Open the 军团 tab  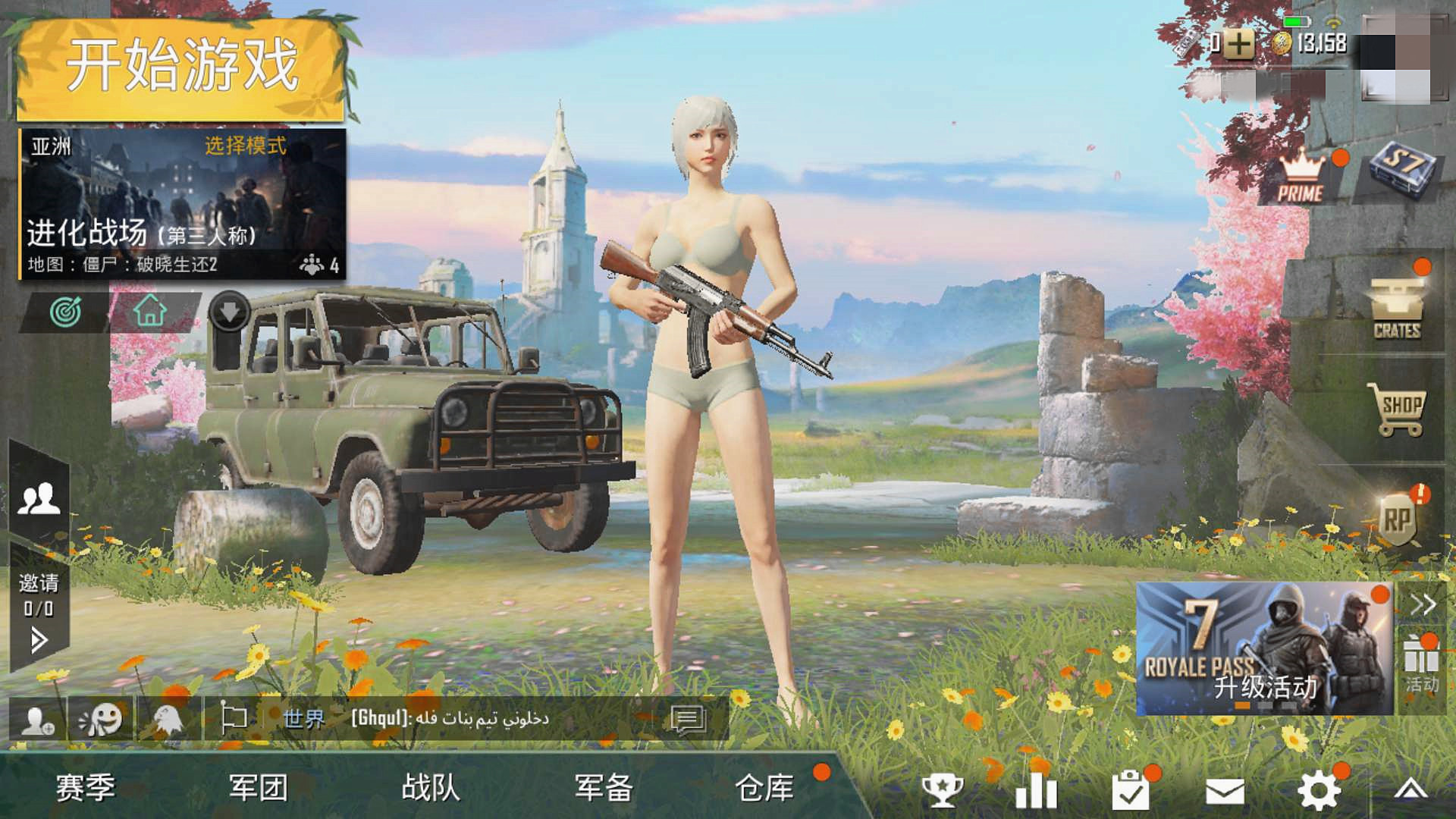tap(258, 790)
